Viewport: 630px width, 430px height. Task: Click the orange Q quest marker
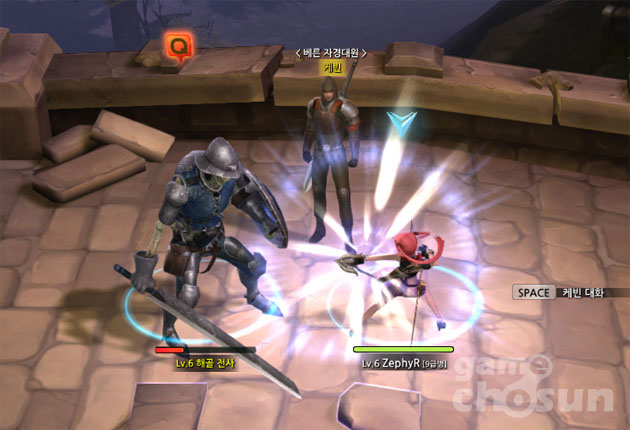179,46
